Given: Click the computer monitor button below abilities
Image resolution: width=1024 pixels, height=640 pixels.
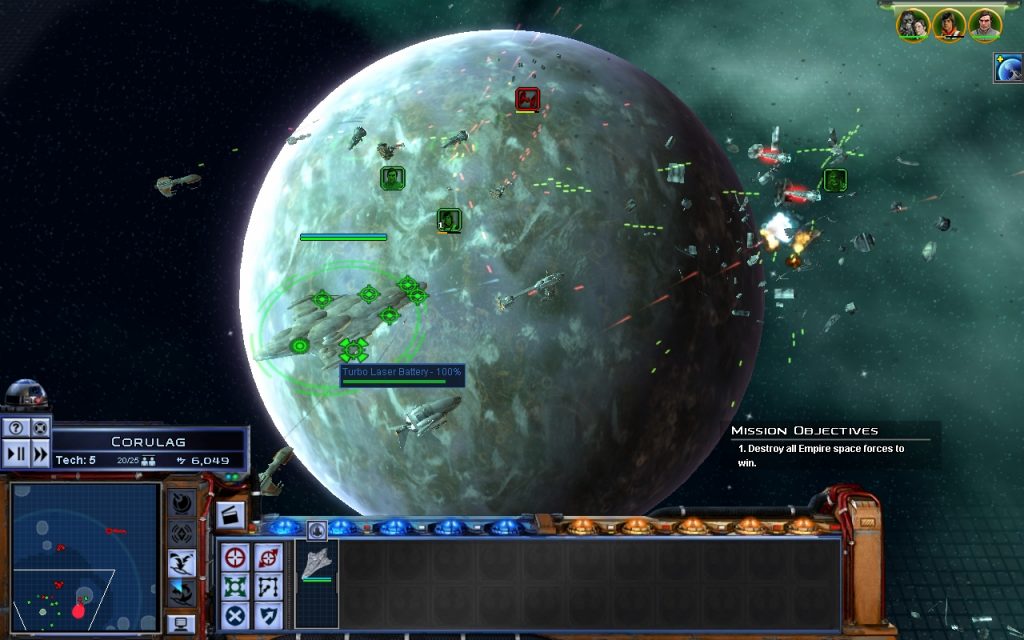Looking at the screenshot, I should [181, 624].
